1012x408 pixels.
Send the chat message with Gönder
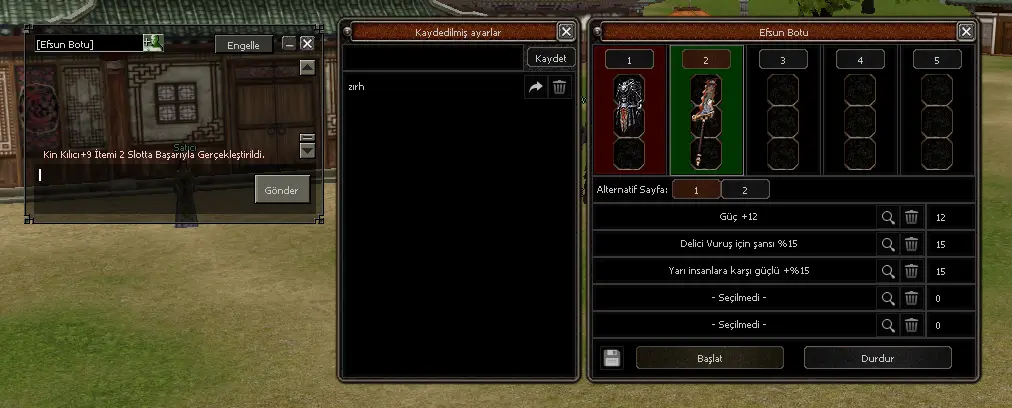[282, 190]
